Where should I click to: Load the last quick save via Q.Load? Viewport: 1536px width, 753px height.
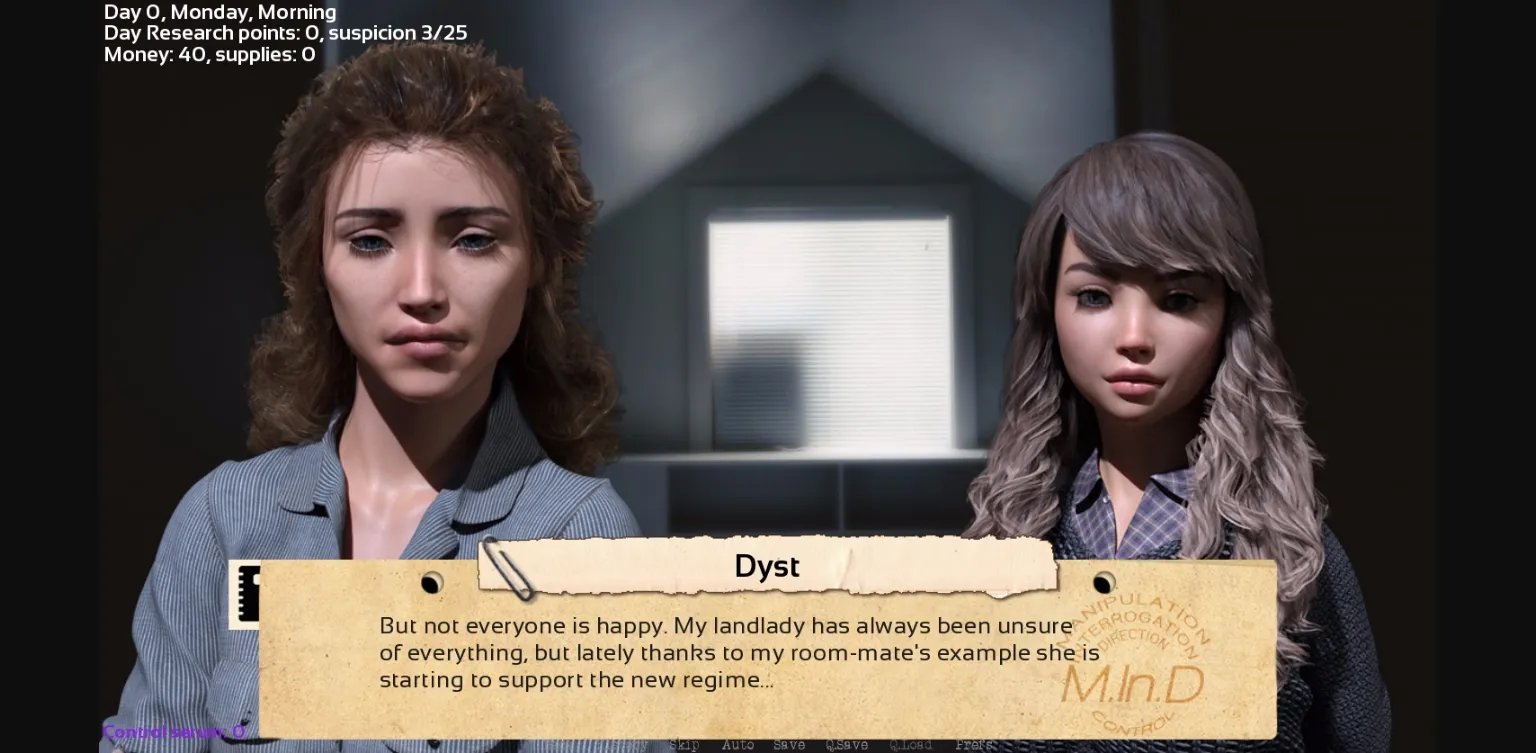[911, 745]
